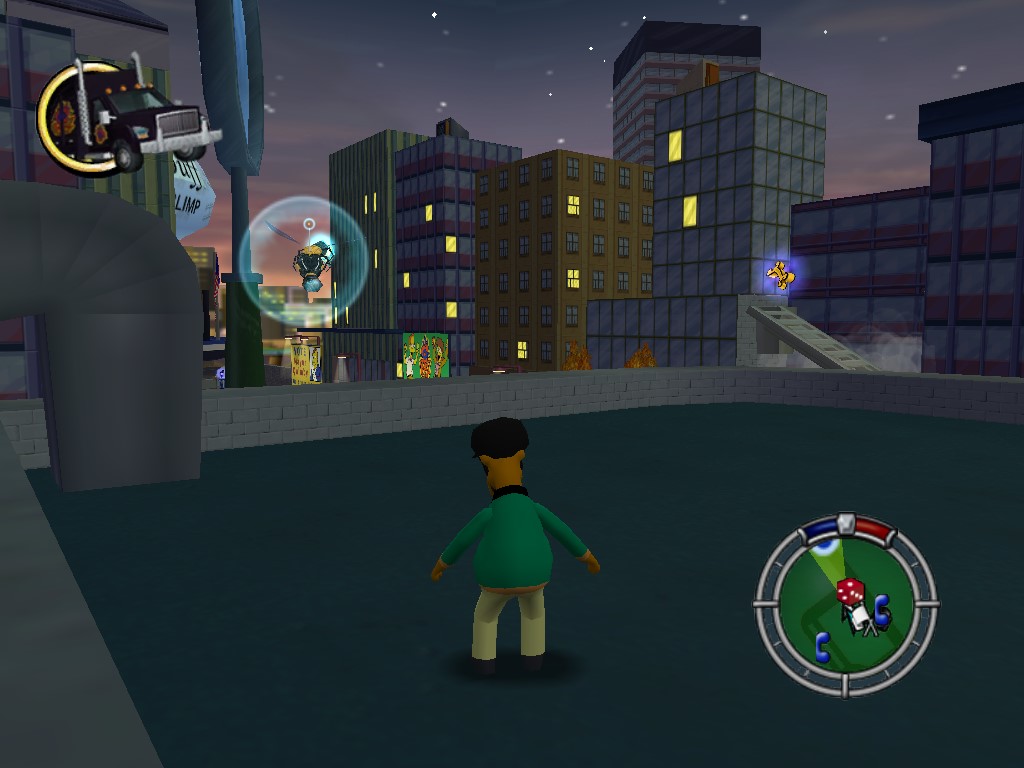
Task: Click the black truck vehicle icon
Action: [x=127, y=117]
